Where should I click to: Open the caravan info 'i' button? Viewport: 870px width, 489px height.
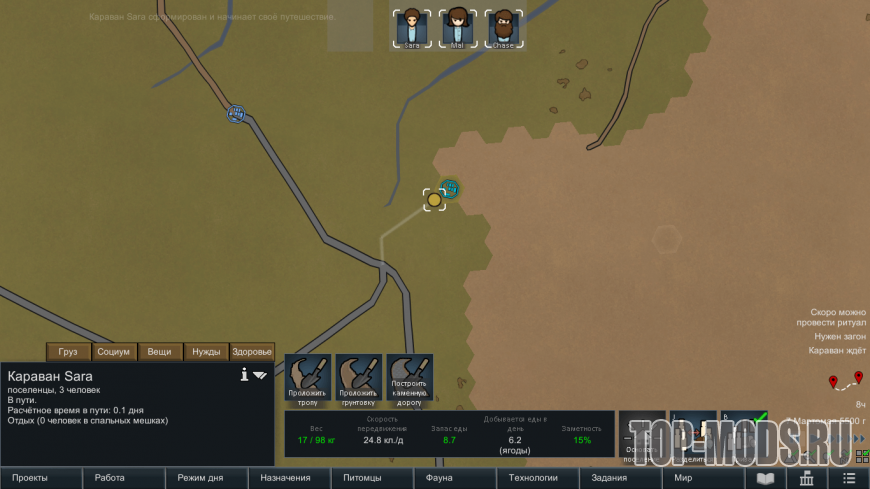click(x=244, y=375)
